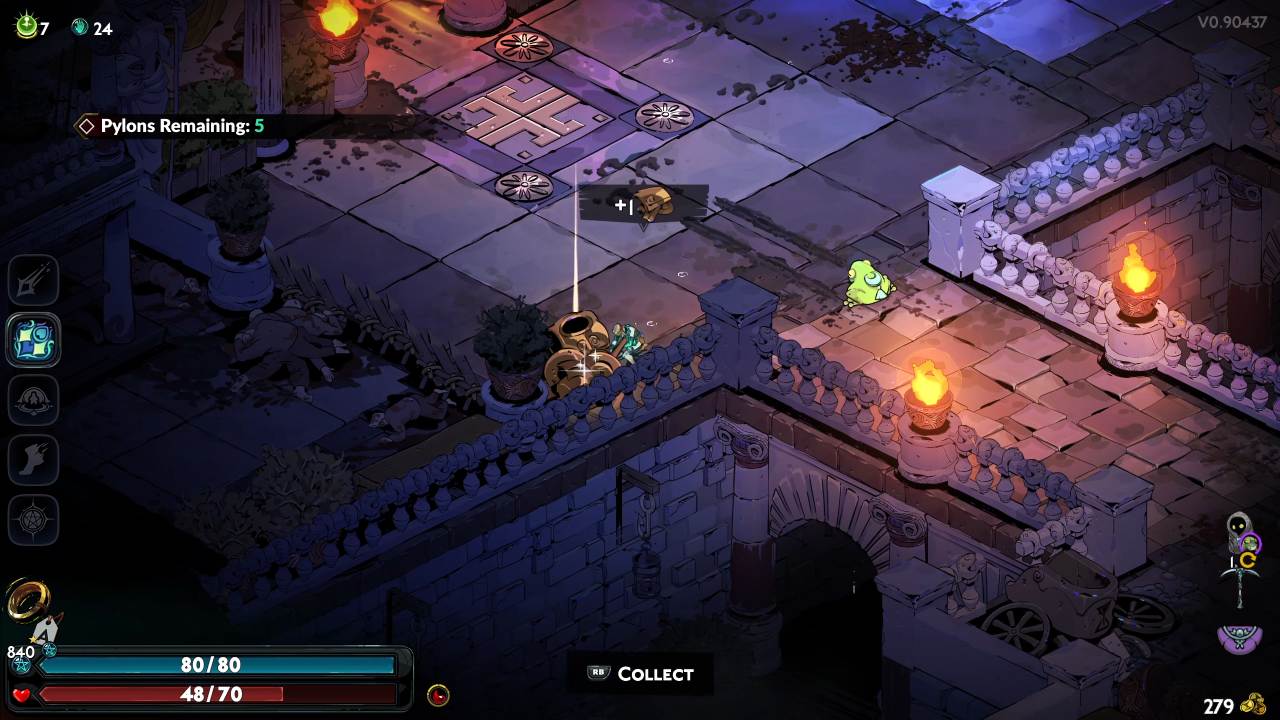Viewport: 1280px width, 720px height.
Task: Click the purple ornate collar icon
Action: [1239, 637]
